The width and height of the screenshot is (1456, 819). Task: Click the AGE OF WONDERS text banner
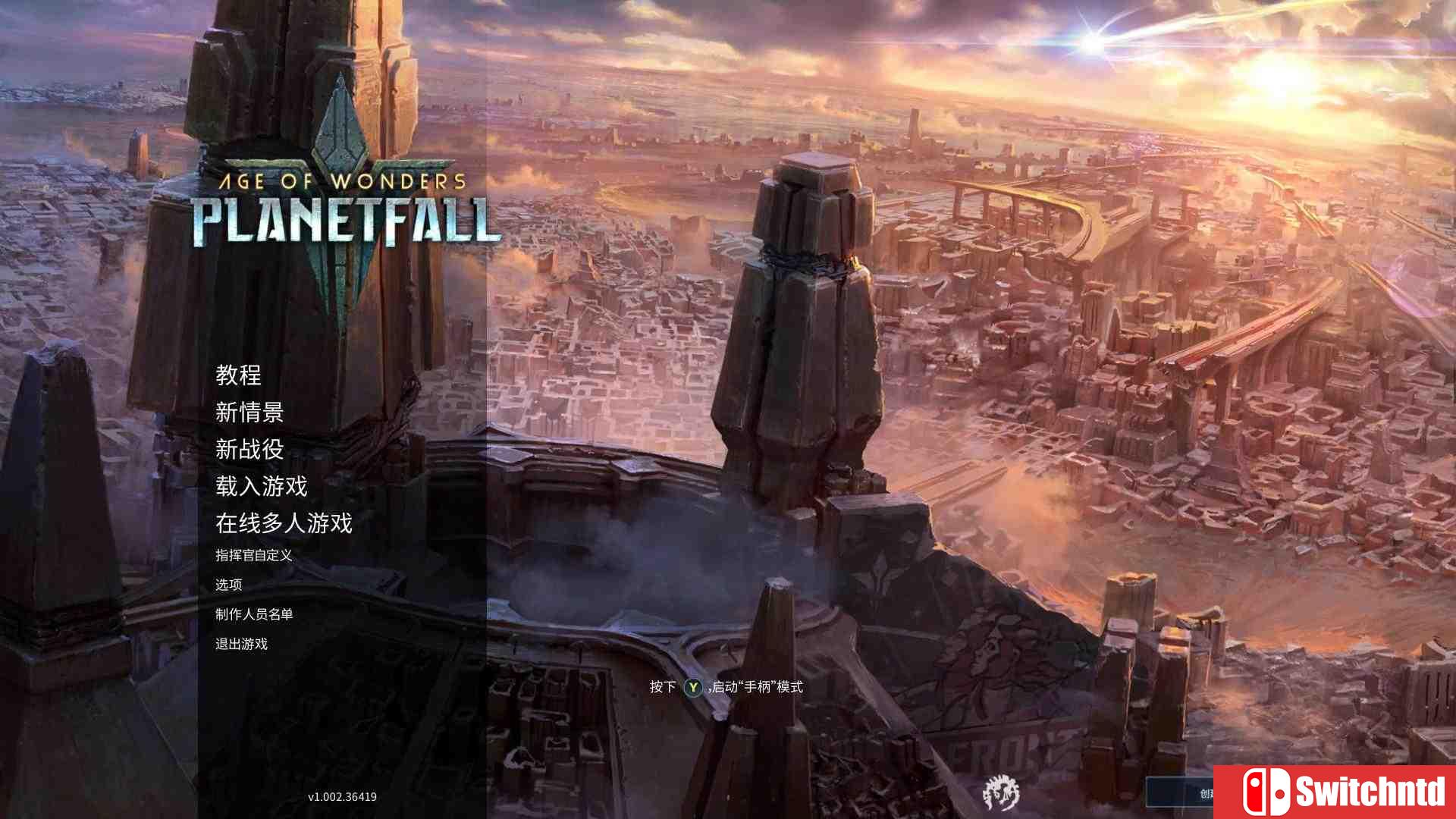pyautogui.click(x=341, y=179)
